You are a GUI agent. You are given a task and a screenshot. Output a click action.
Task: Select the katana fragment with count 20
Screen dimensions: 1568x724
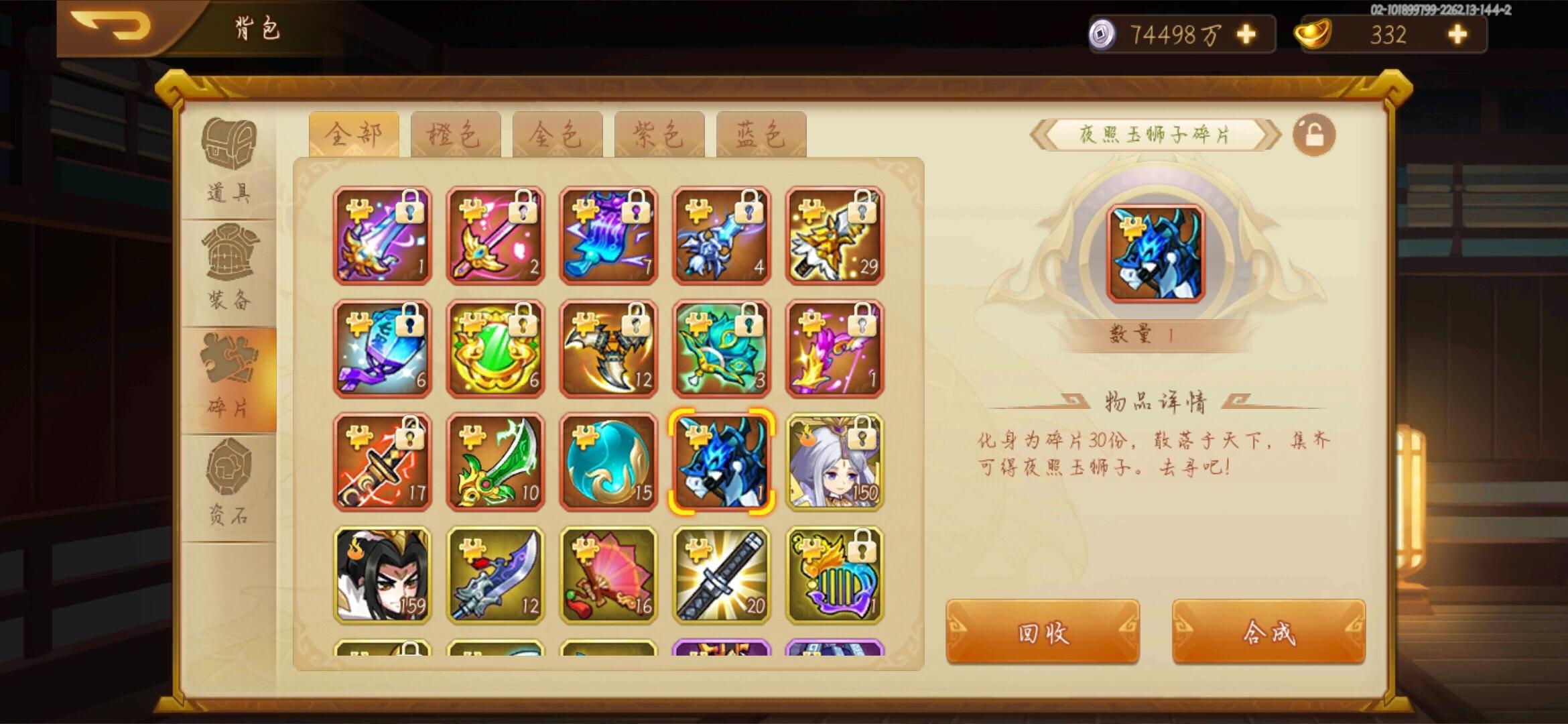tap(722, 577)
